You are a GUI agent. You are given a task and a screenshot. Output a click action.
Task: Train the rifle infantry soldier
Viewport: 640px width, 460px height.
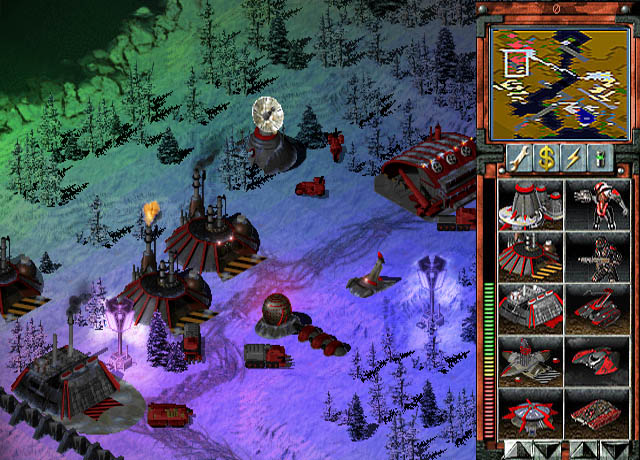pyautogui.click(x=597, y=256)
